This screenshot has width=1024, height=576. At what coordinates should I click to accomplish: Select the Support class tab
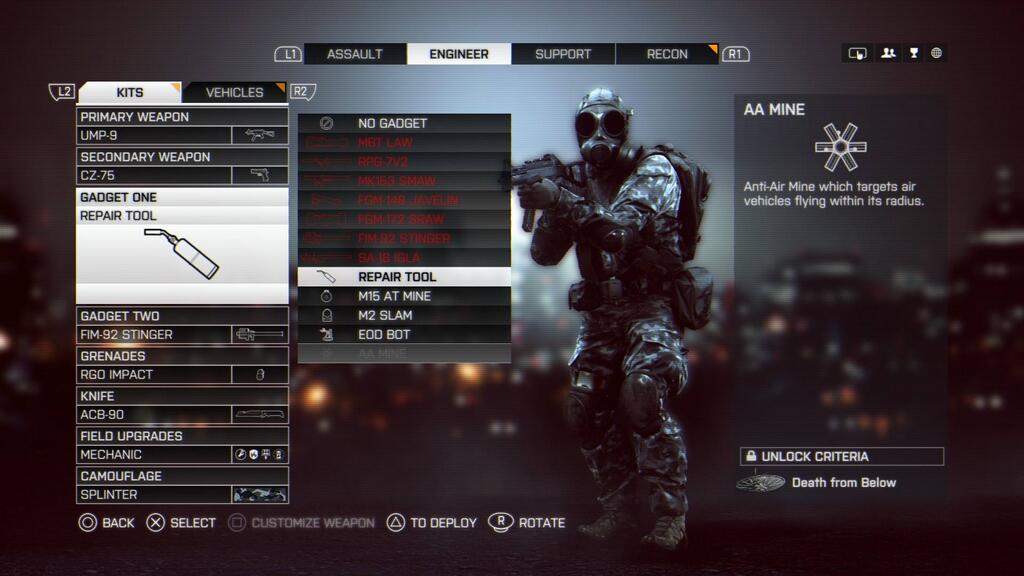563,54
